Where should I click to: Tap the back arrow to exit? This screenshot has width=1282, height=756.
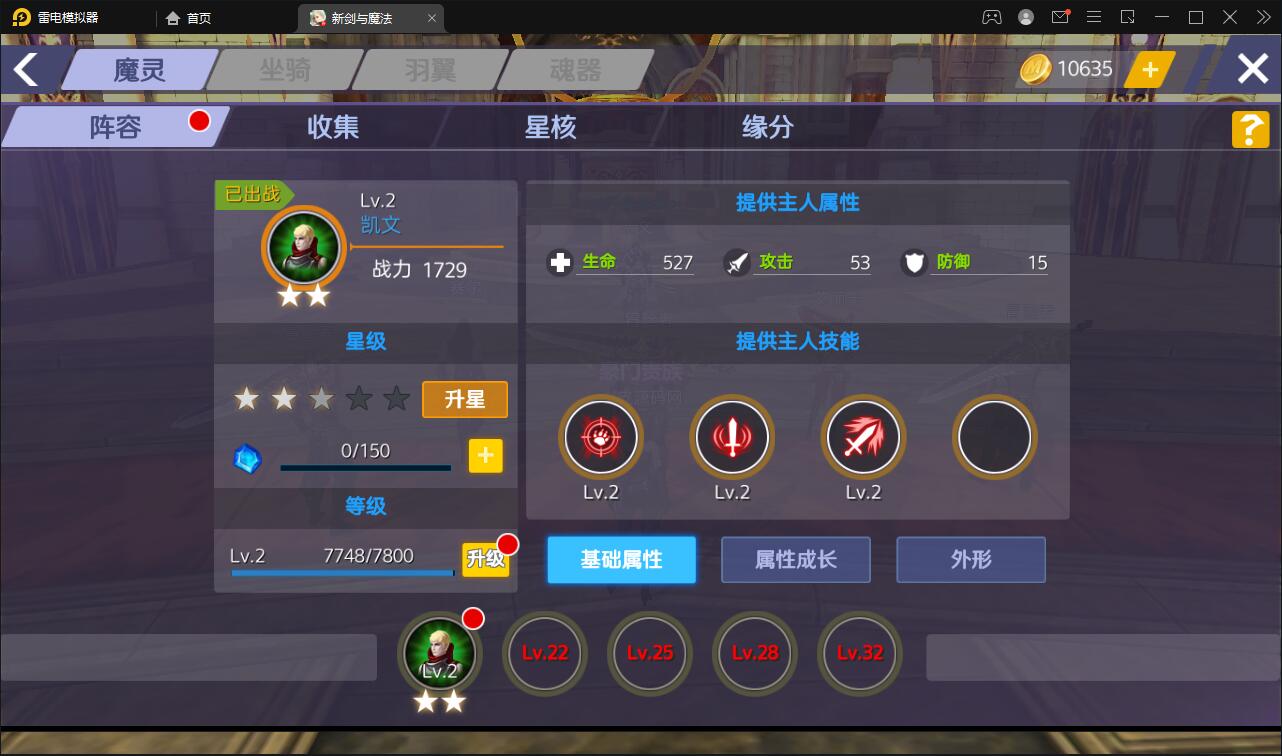pos(27,68)
